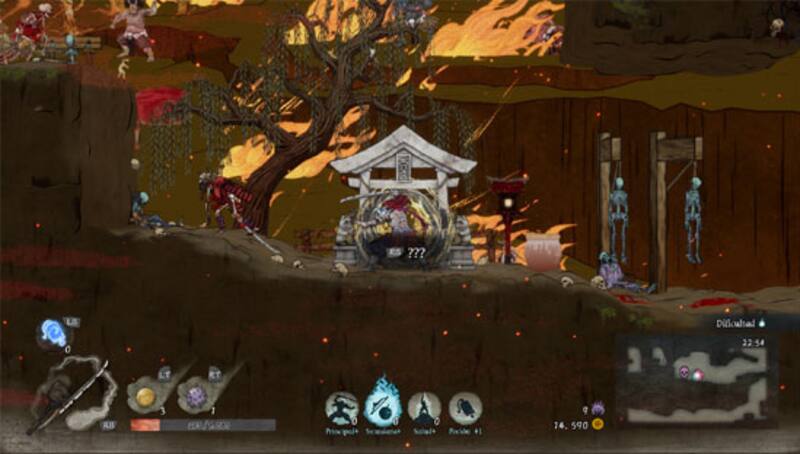Screen dimensions: 800x454
Task: Click the pink skull marker on minimap
Action: (x=686, y=373)
